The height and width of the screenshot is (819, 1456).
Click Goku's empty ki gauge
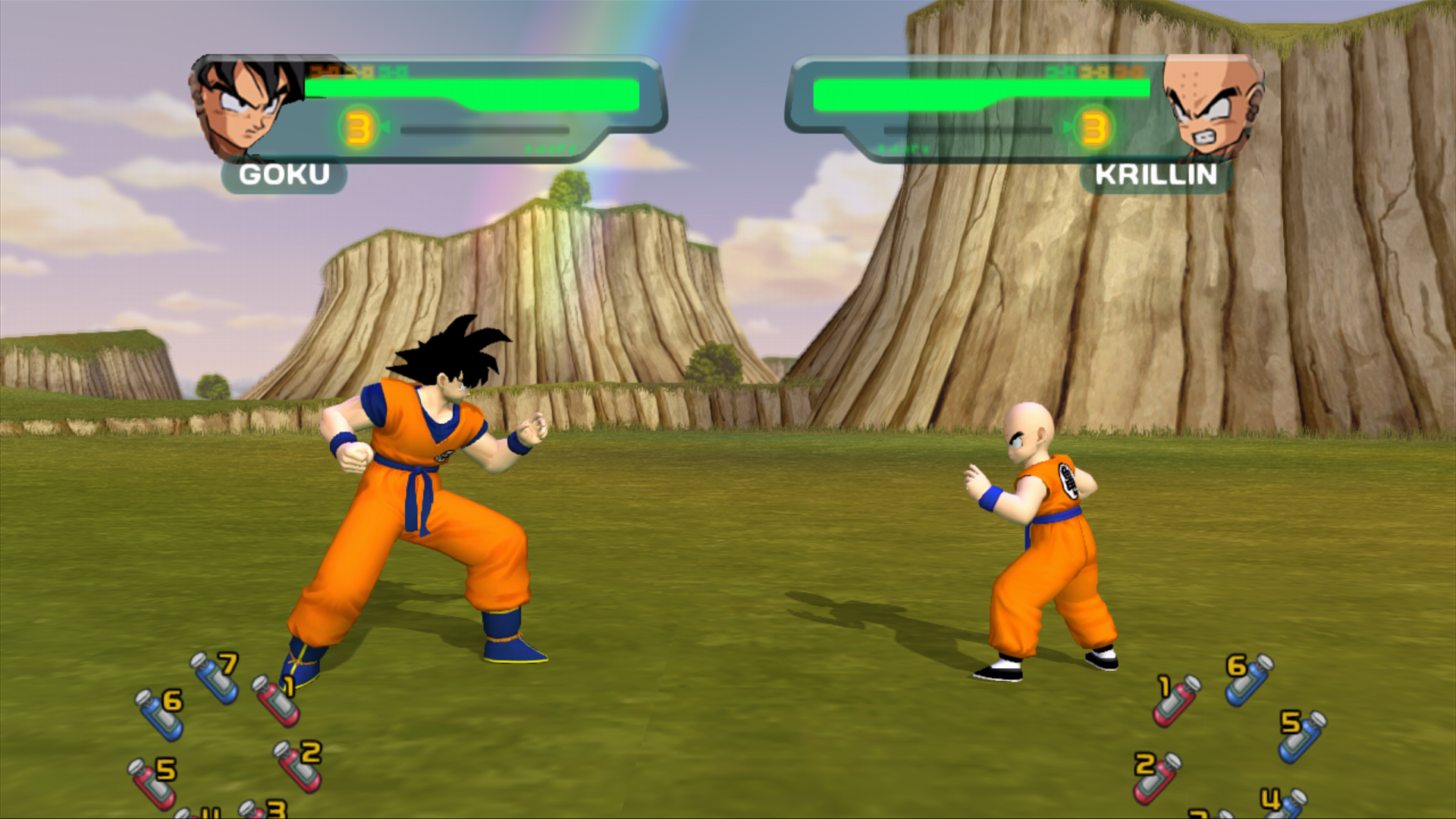click(x=485, y=130)
